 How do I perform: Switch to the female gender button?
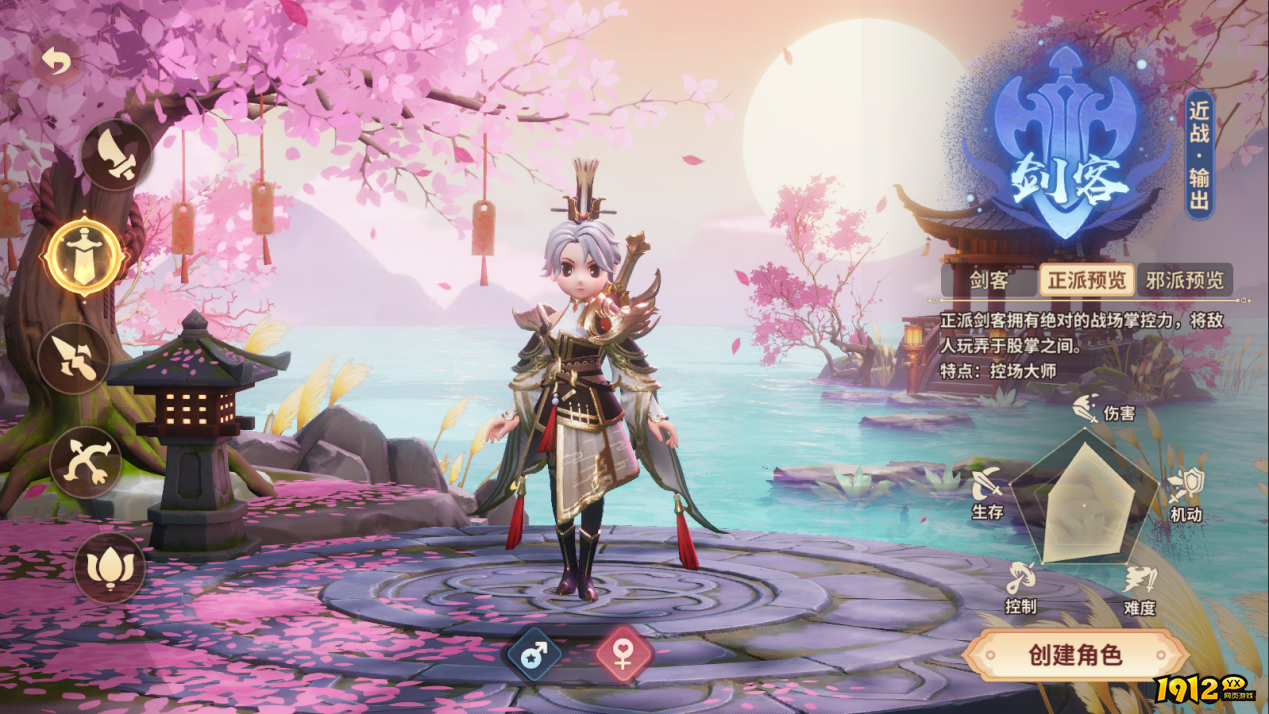[x=624, y=655]
